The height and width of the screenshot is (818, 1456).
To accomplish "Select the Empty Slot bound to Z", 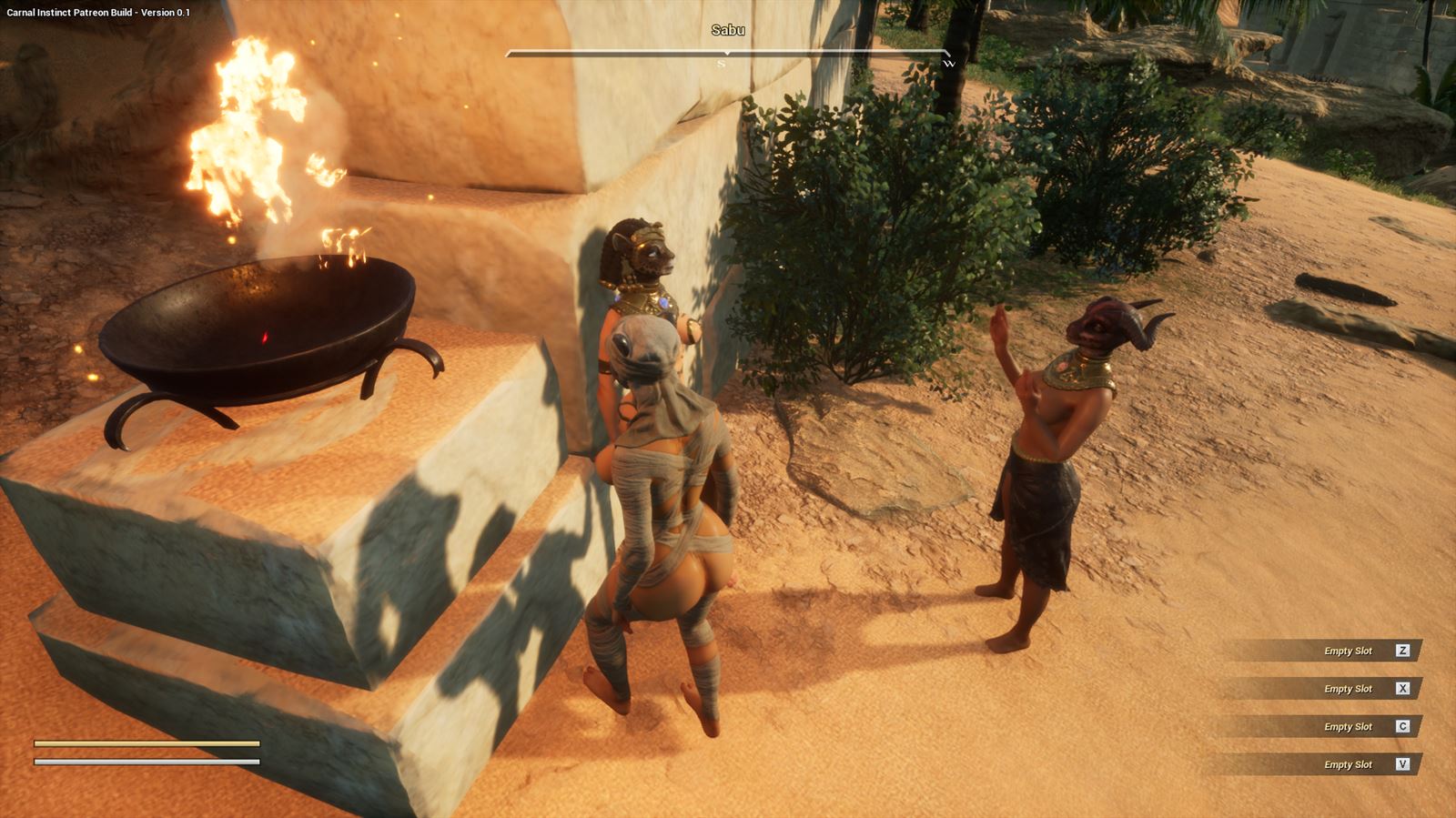I will click(x=1348, y=651).
